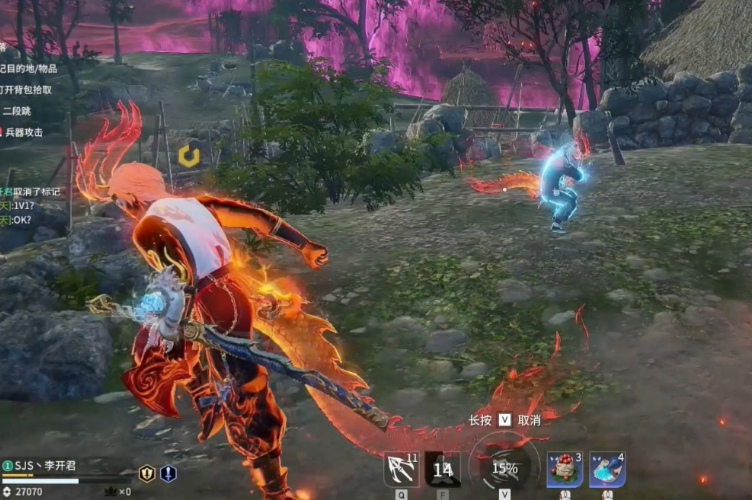Click the yellow hexagon waypoint marker

[x=188, y=155]
